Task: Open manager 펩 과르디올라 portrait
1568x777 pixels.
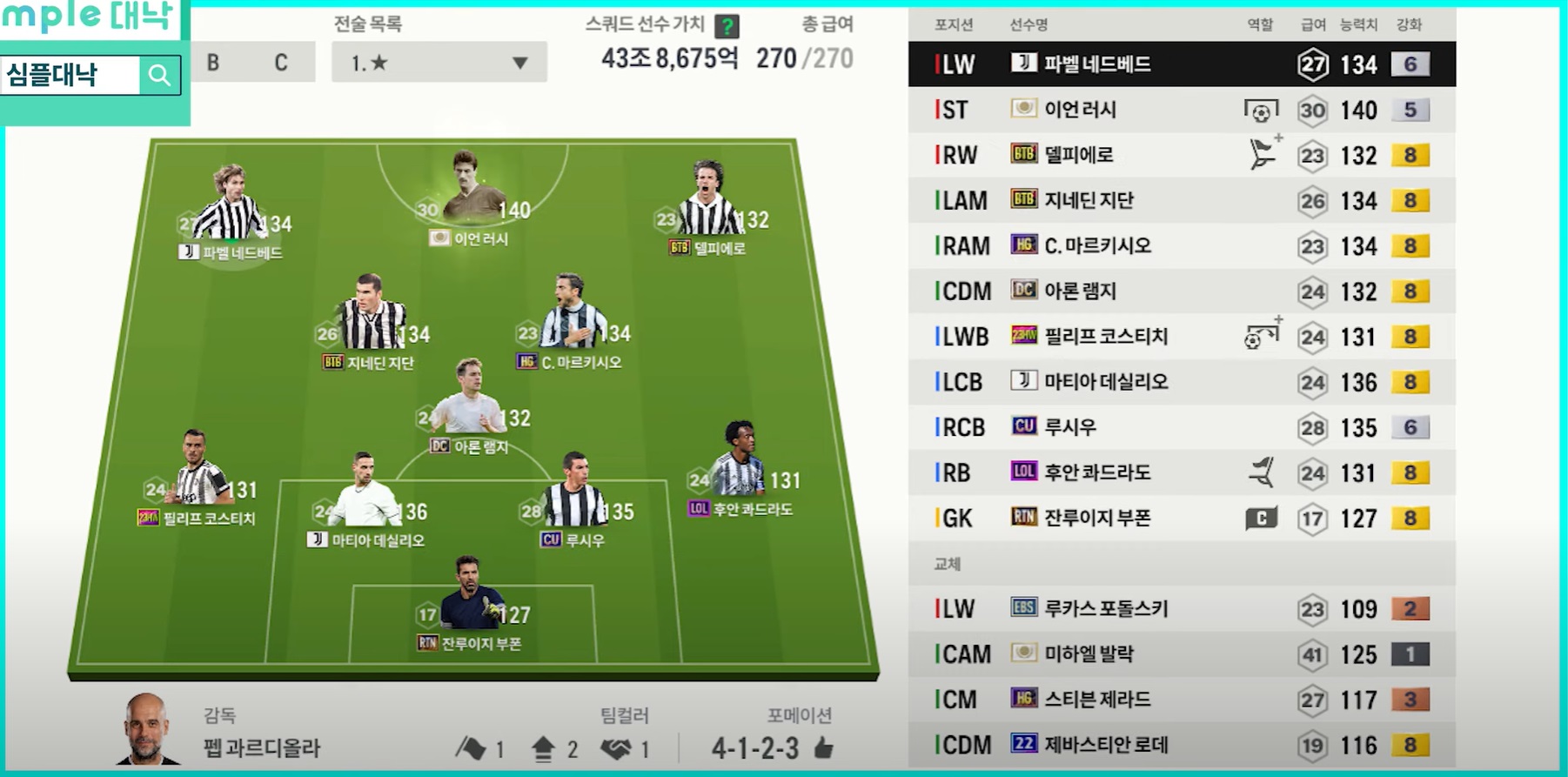Action: (x=145, y=729)
